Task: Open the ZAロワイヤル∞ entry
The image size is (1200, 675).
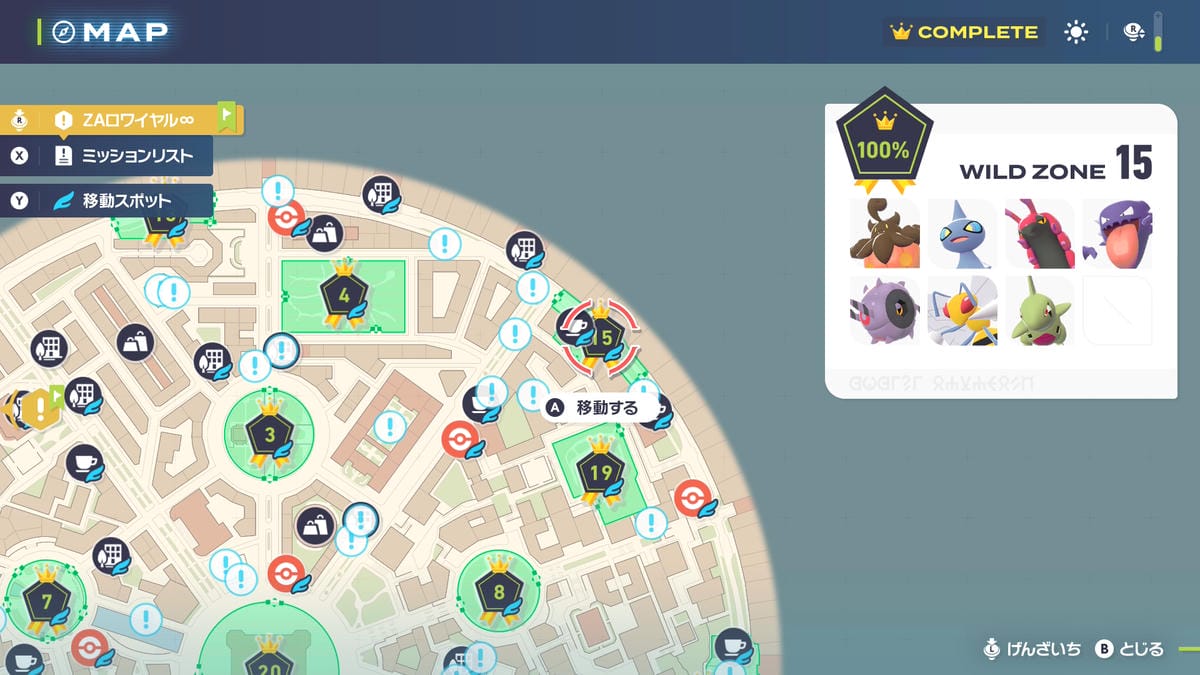Action: click(x=130, y=120)
